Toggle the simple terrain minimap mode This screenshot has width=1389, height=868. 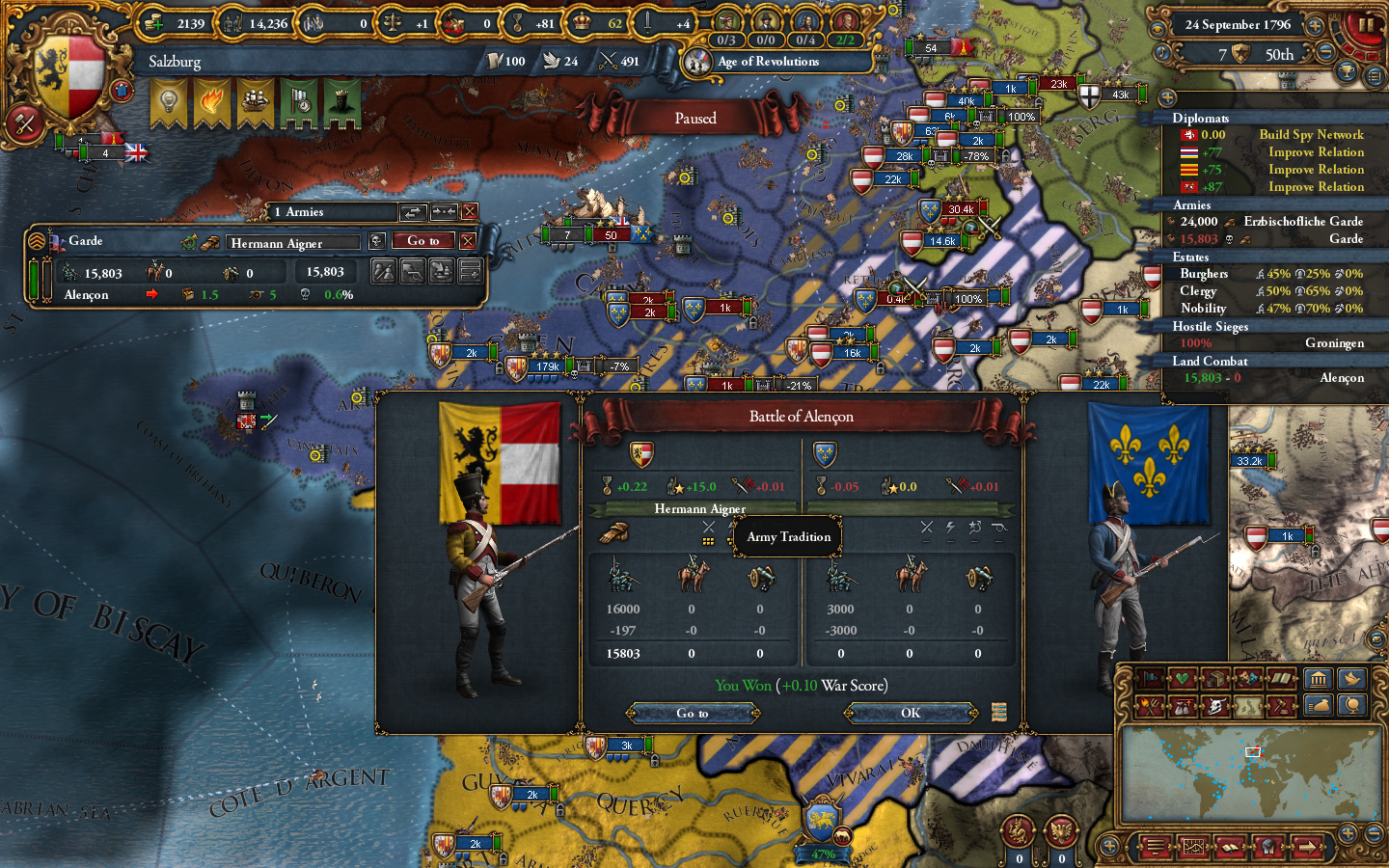pos(1248,705)
